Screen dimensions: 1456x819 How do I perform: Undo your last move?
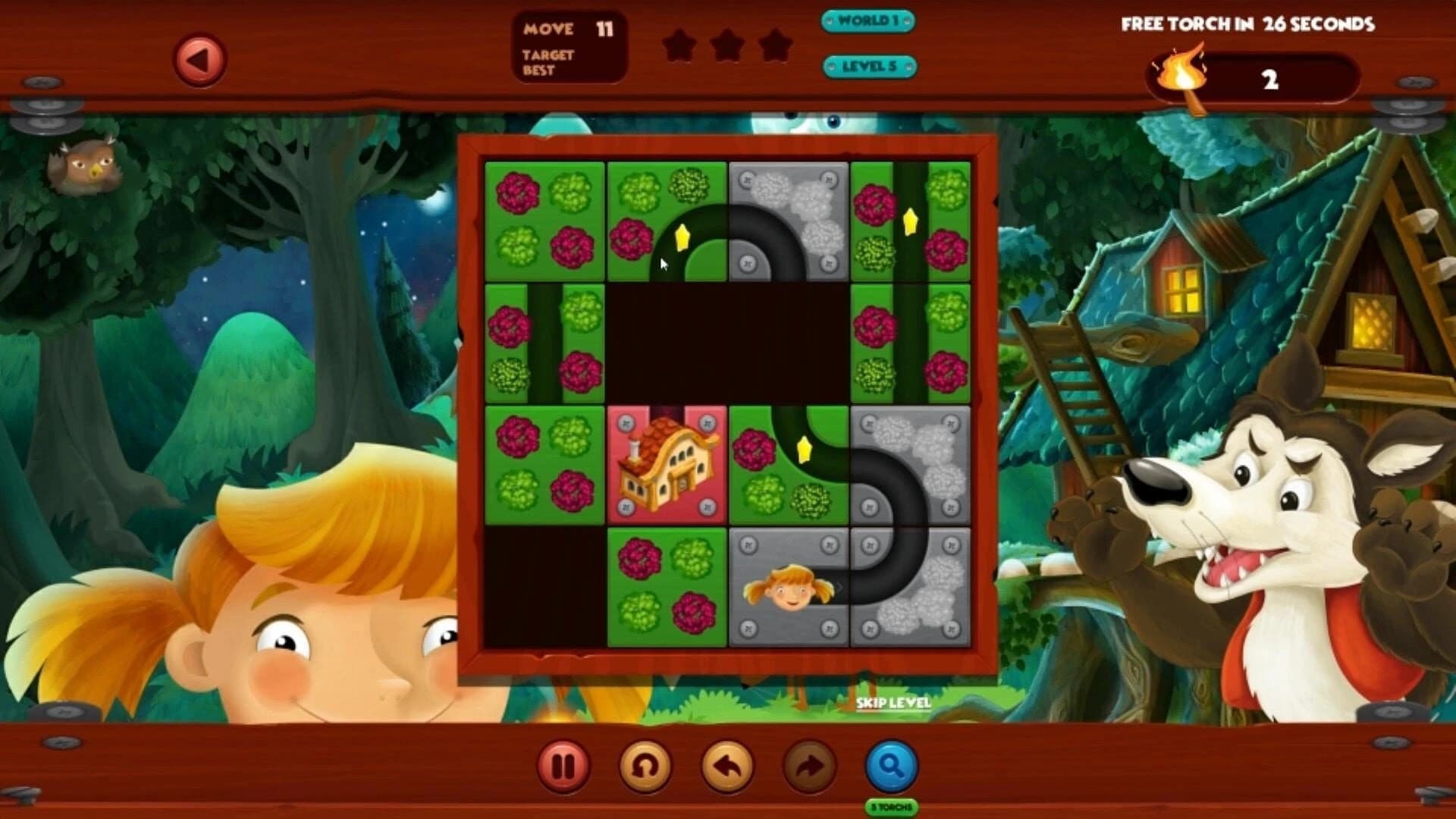tap(726, 766)
